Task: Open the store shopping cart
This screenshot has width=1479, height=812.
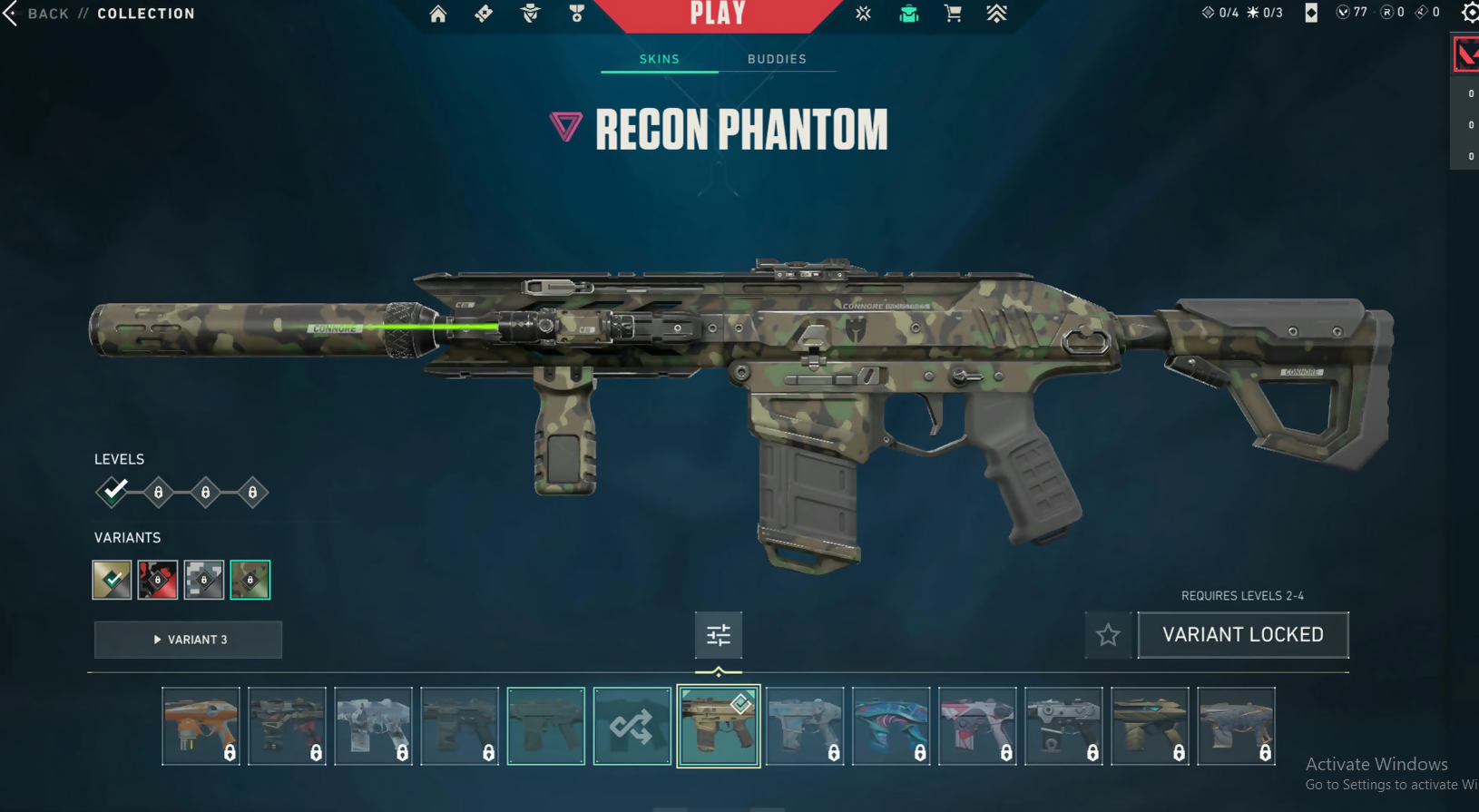Action: (953, 14)
